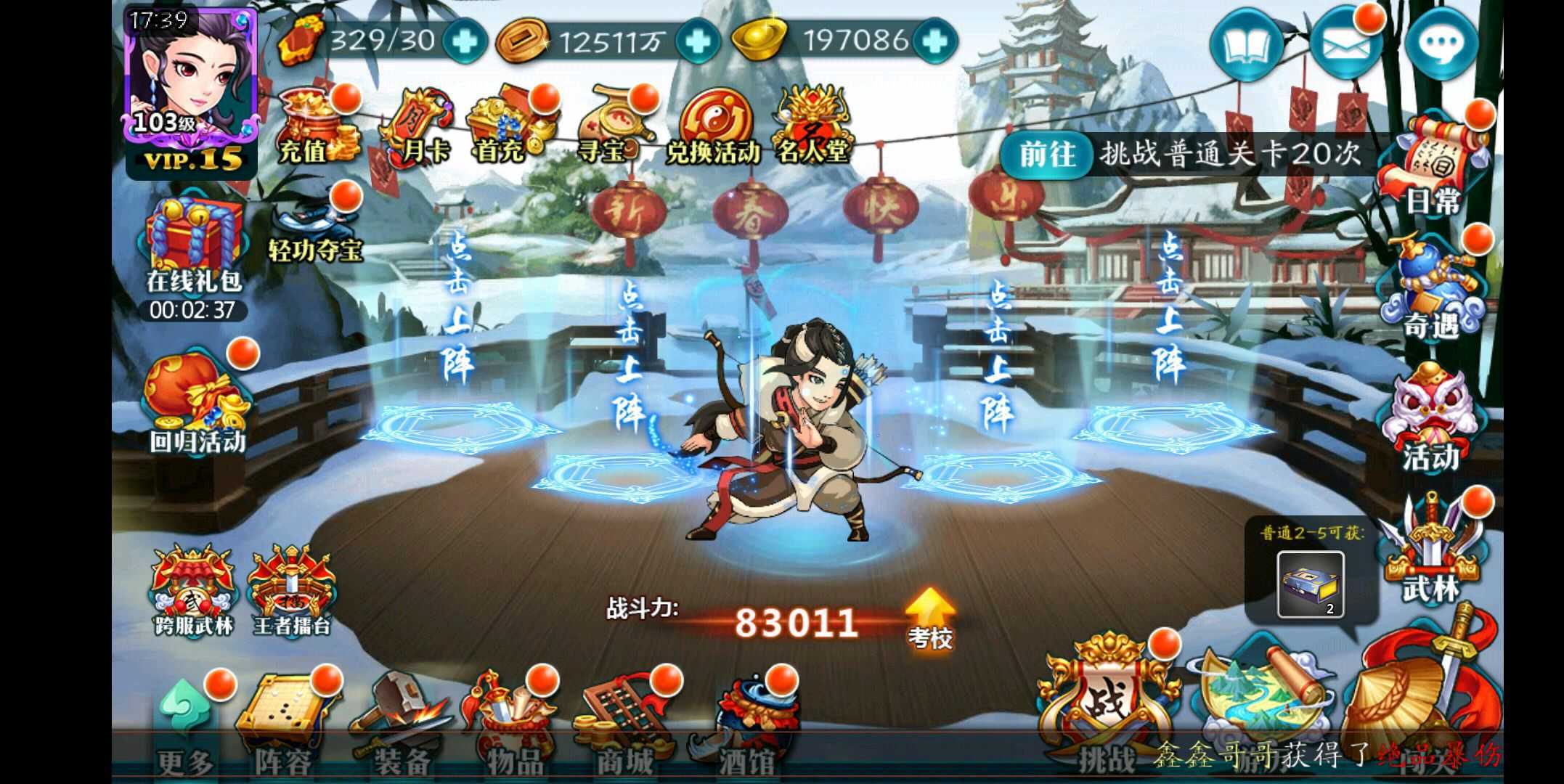Open the 轻功夺宝 event
The image size is (1564, 784).
tap(314, 225)
